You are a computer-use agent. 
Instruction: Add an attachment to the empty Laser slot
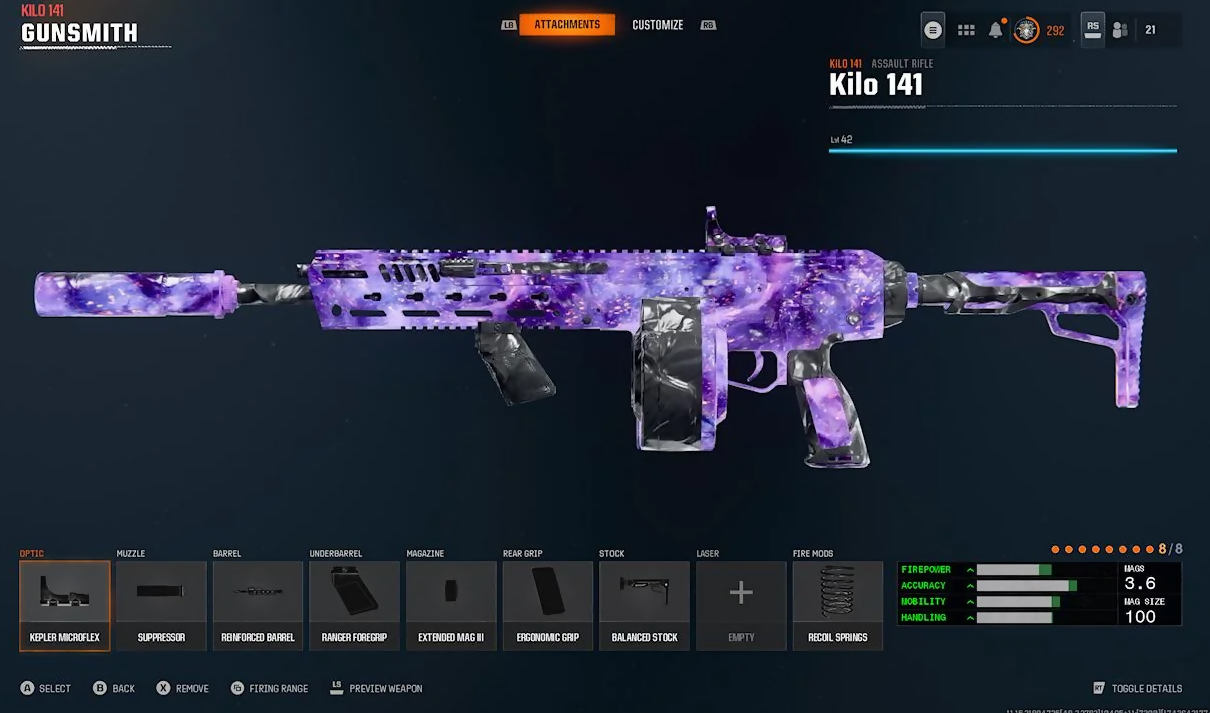(741, 605)
